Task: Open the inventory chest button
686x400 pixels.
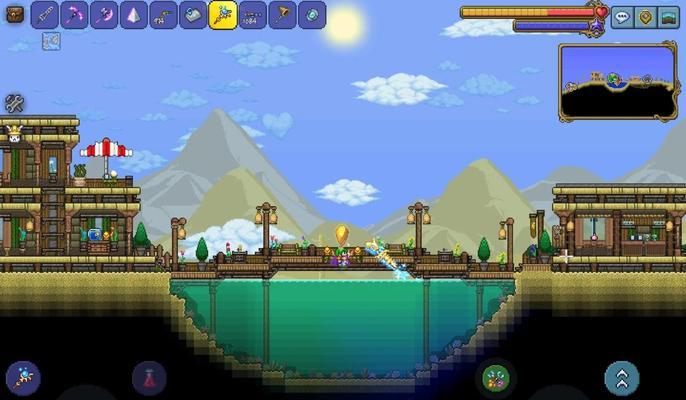Action: pos(15,15)
